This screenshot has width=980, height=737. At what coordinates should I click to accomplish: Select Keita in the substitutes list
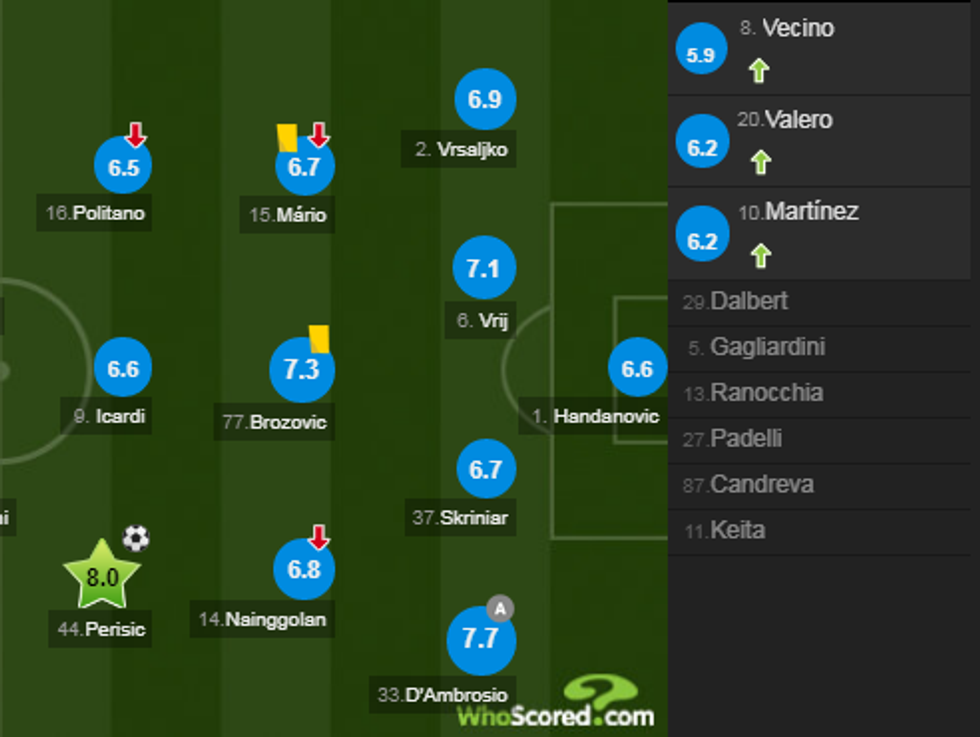pos(737,531)
